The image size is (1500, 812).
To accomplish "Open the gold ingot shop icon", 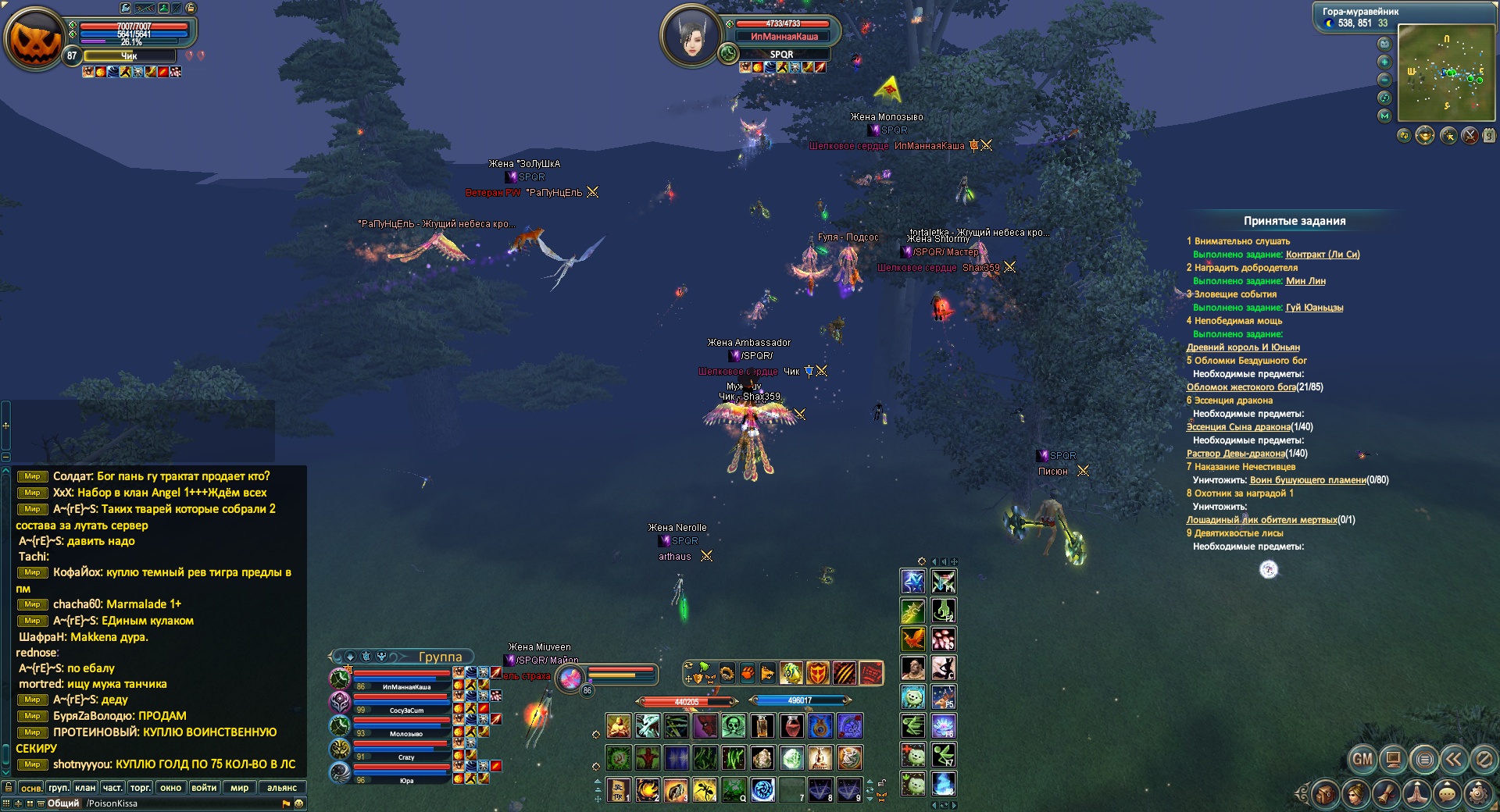I will point(1425,136).
